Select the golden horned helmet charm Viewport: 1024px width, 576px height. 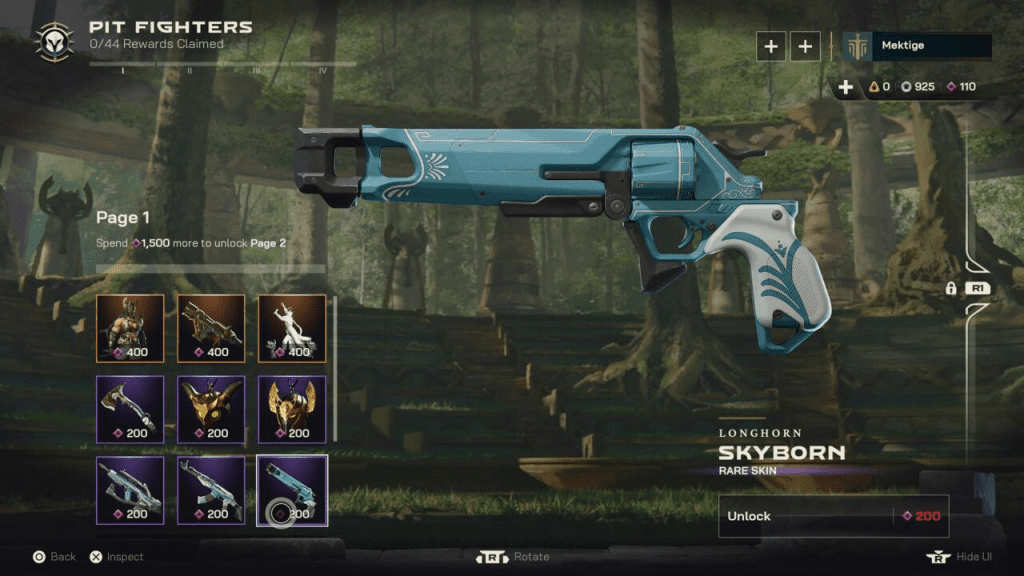pos(211,408)
